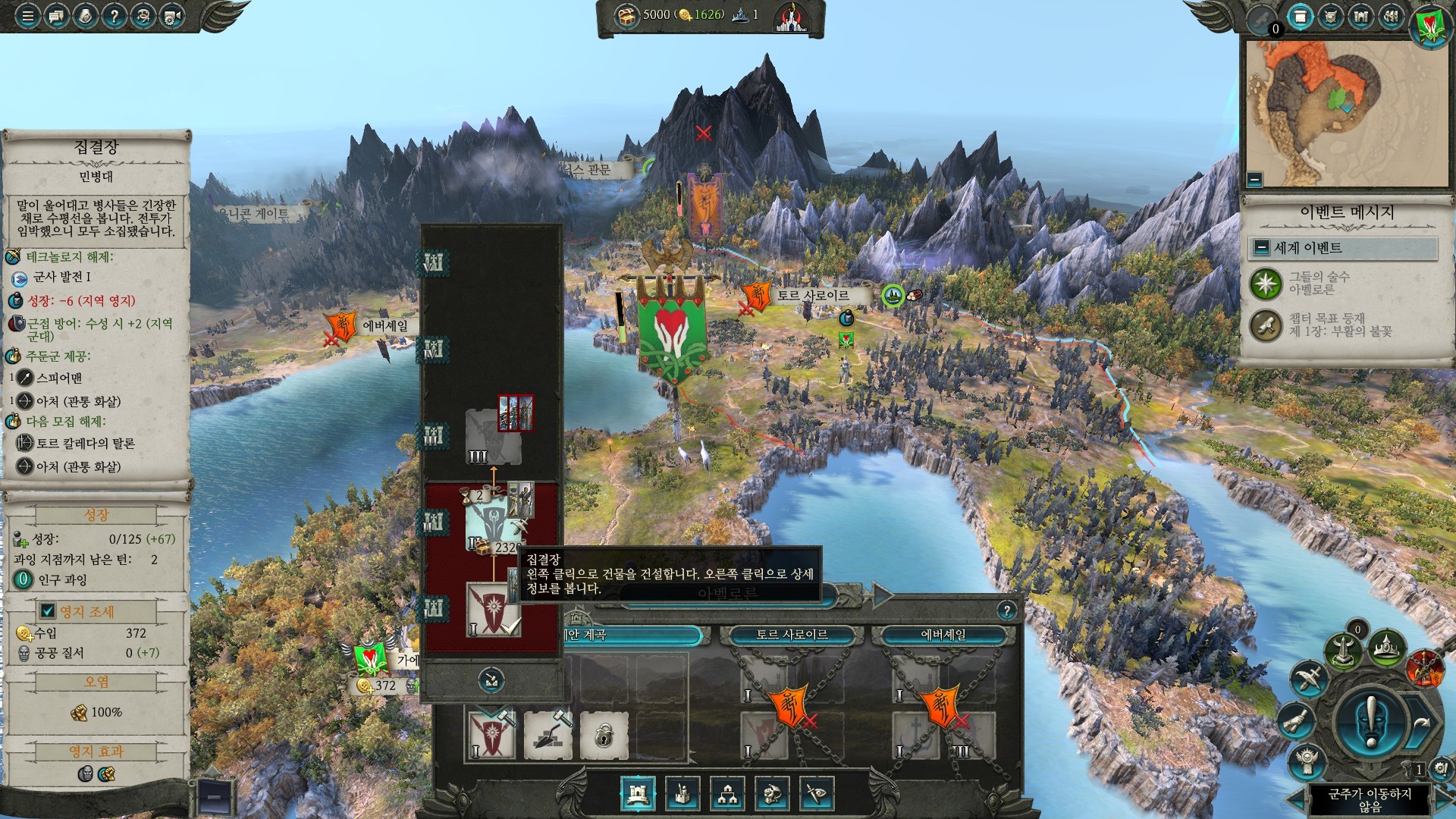Select the event messages scroll tab
The width and height of the screenshot is (1456, 819).
(1300, 17)
